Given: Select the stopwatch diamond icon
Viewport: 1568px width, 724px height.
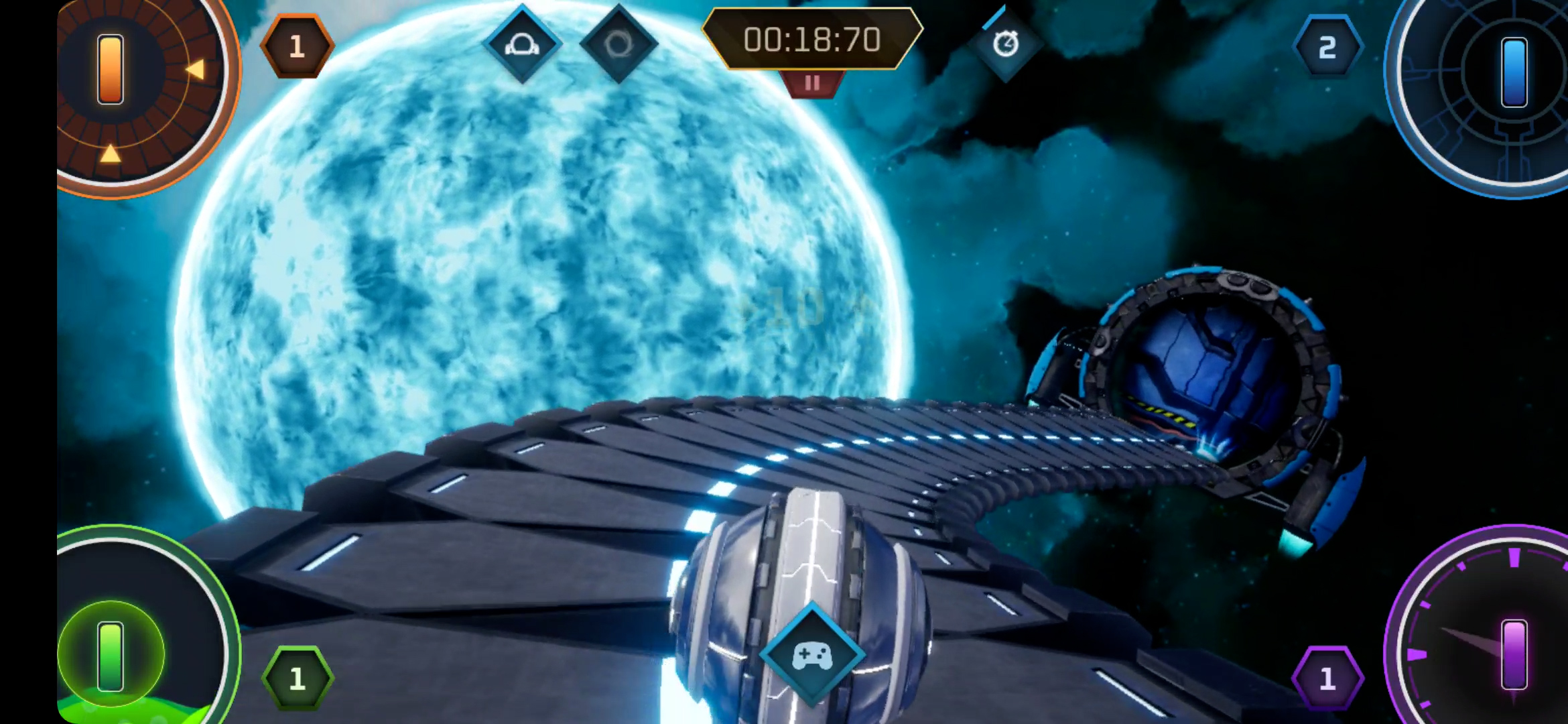Looking at the screenshot, I should tap(1005, 45).
